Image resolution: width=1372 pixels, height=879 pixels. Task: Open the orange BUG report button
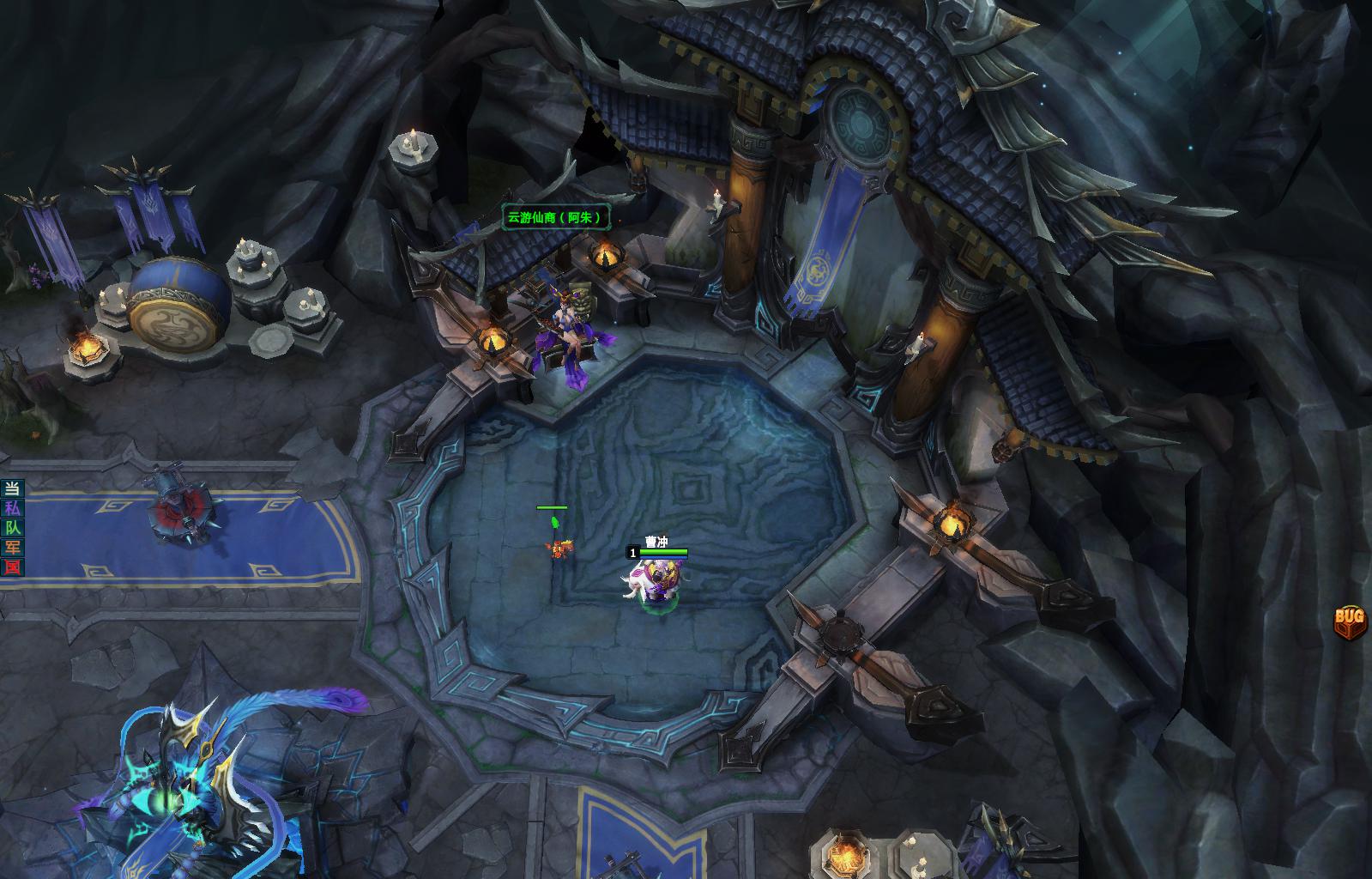coord(1350,619)
